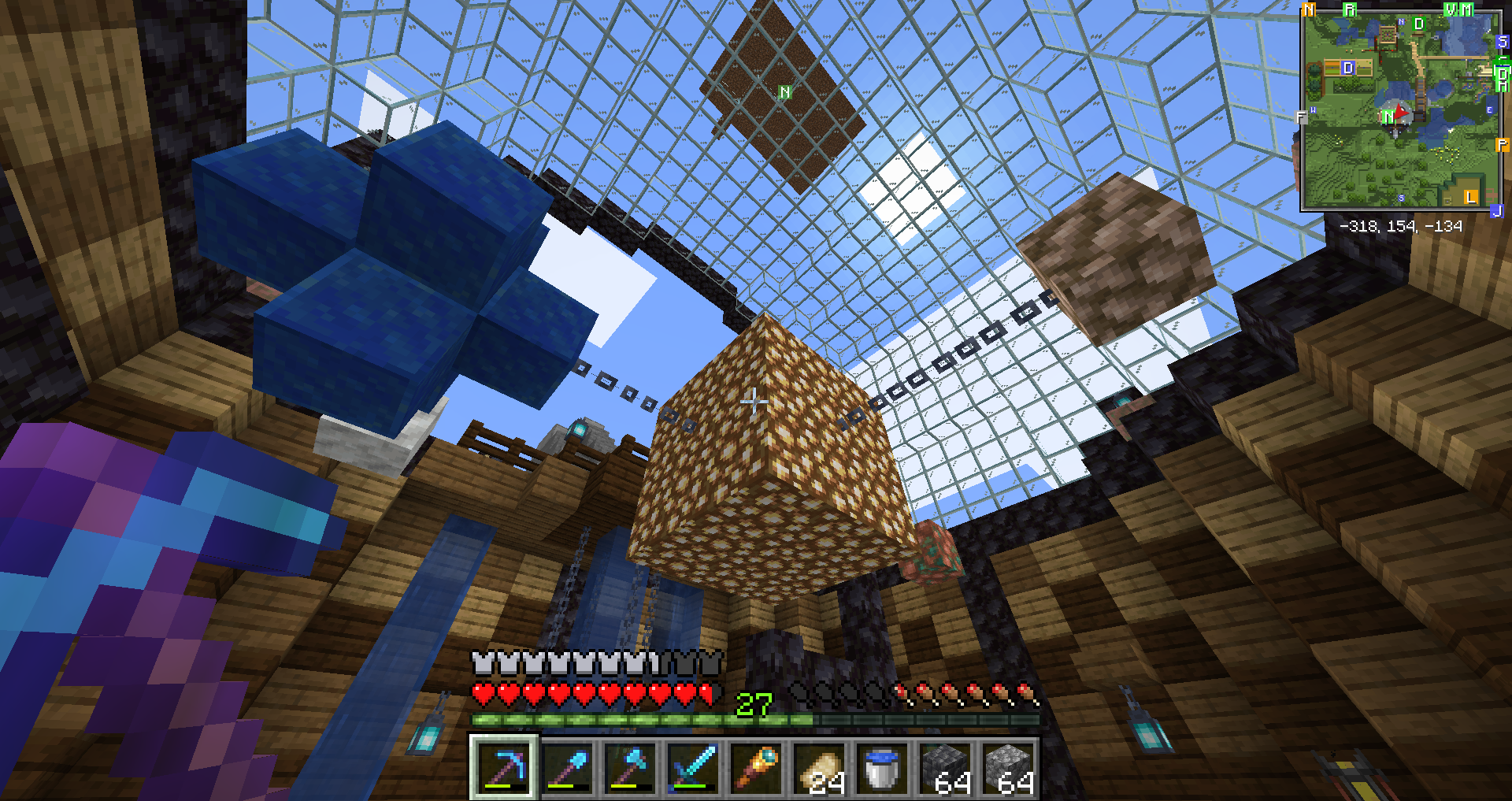Select the diamond pickaxe hotbar slot
The width and height of the screenshot is (1512, 801).
tap(505, 767)
